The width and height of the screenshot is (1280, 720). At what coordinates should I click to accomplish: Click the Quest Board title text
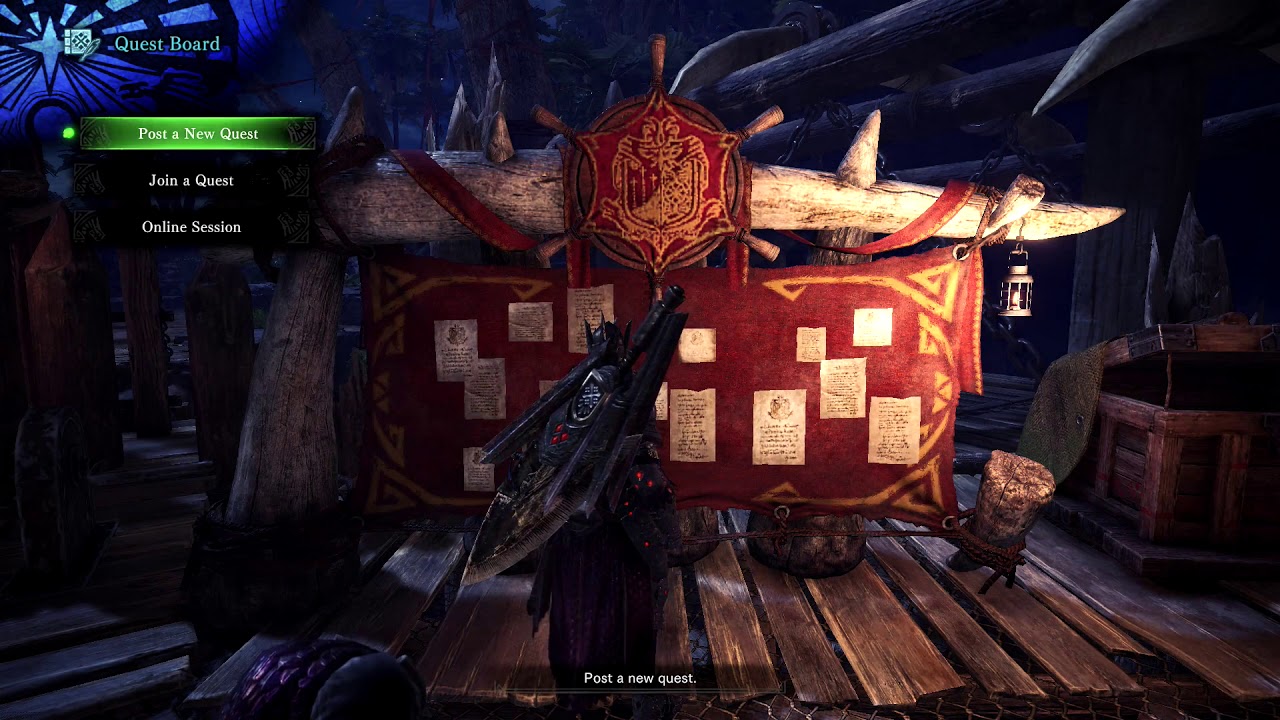coord(165,43)
